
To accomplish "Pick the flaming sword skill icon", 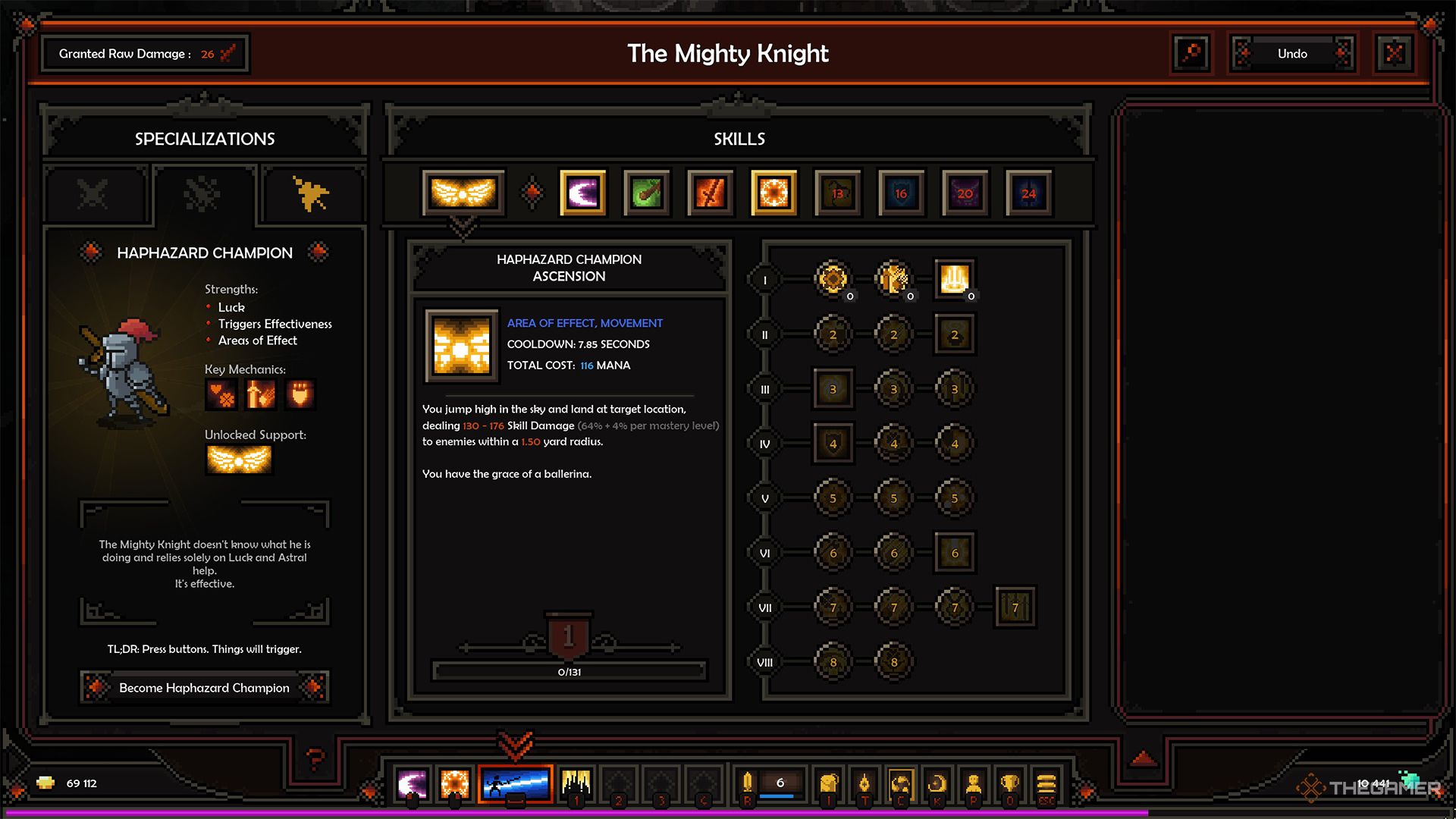I will click(x=710, y=193).
